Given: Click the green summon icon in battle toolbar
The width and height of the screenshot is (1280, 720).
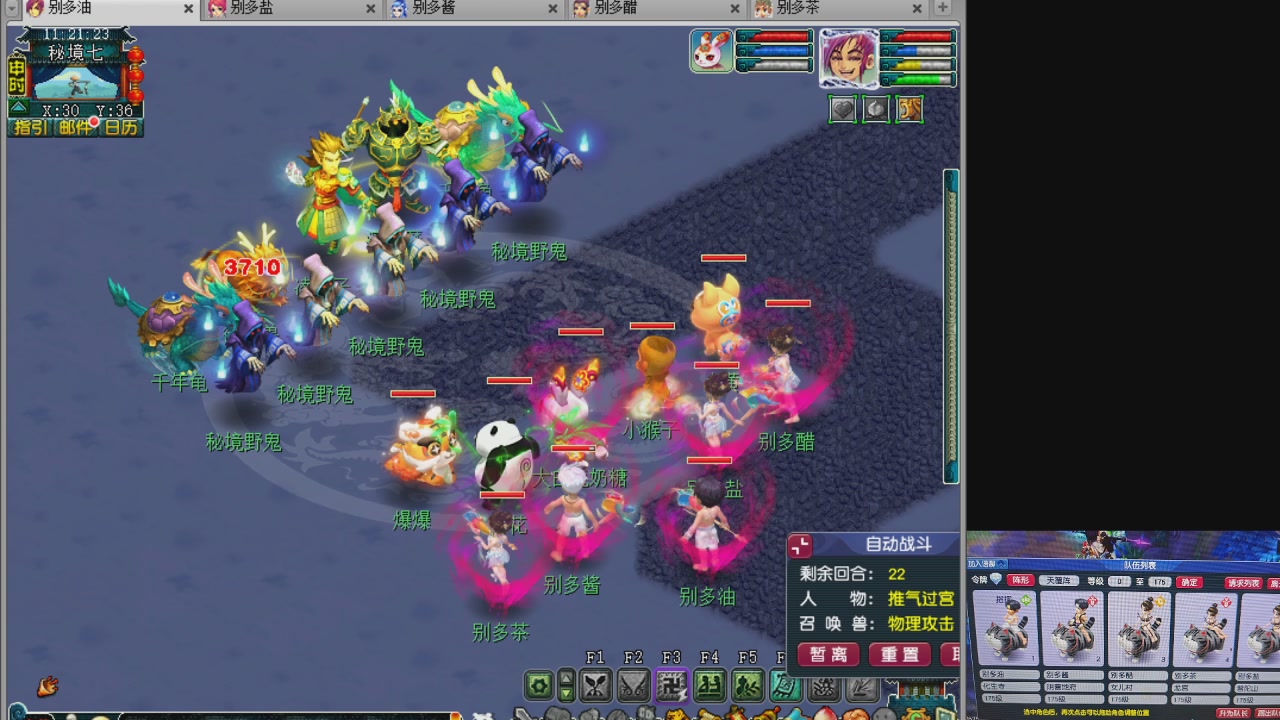Looking at the screenshot, I should click(x=707, y=686).
